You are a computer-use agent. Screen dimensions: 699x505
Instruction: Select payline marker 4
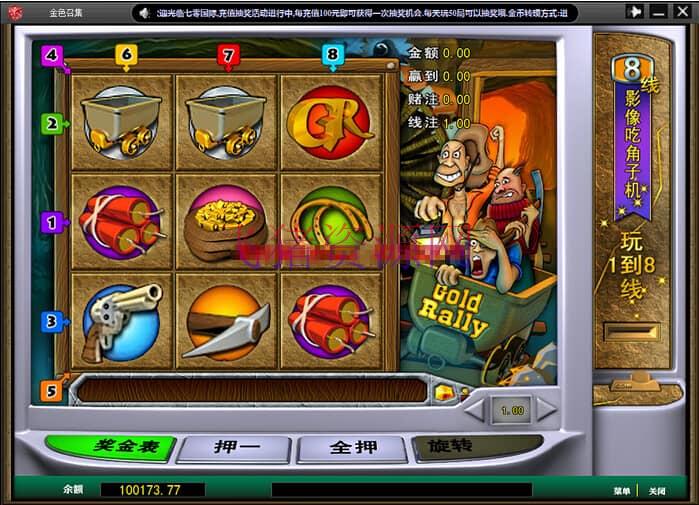(51, 56)
